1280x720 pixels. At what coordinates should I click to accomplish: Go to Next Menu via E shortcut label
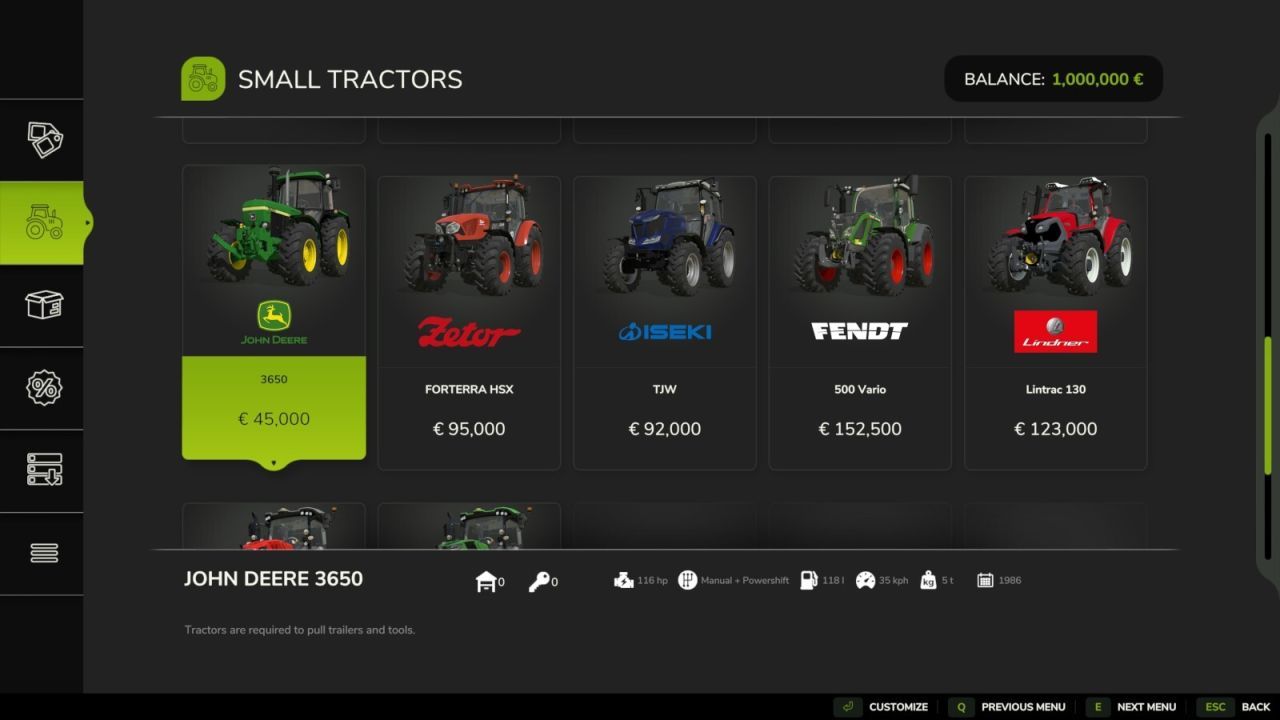click(x=1146, y=706)
